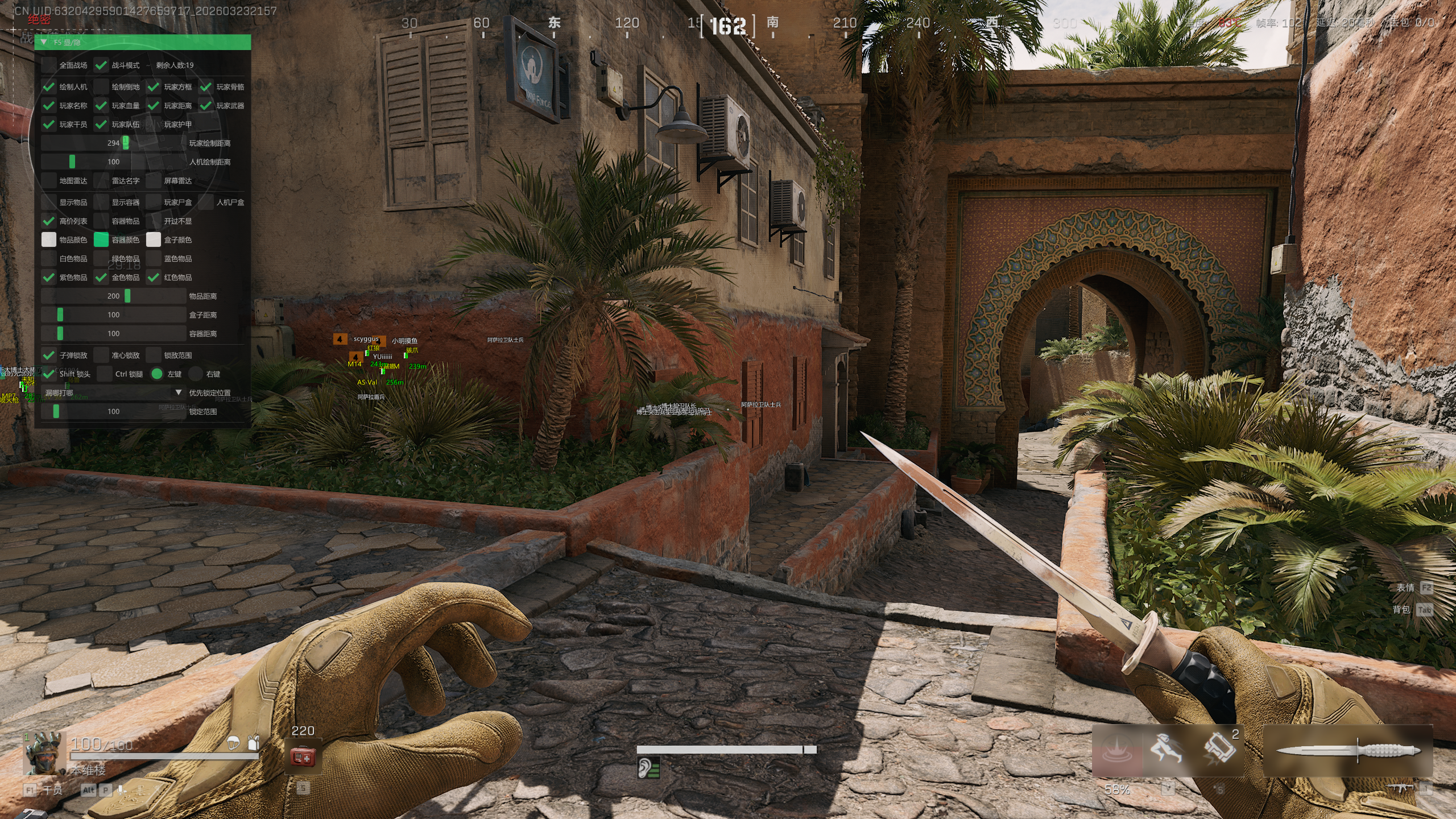
Task: Collapse the F5 overlay panel header
Action: coord(44,42)
